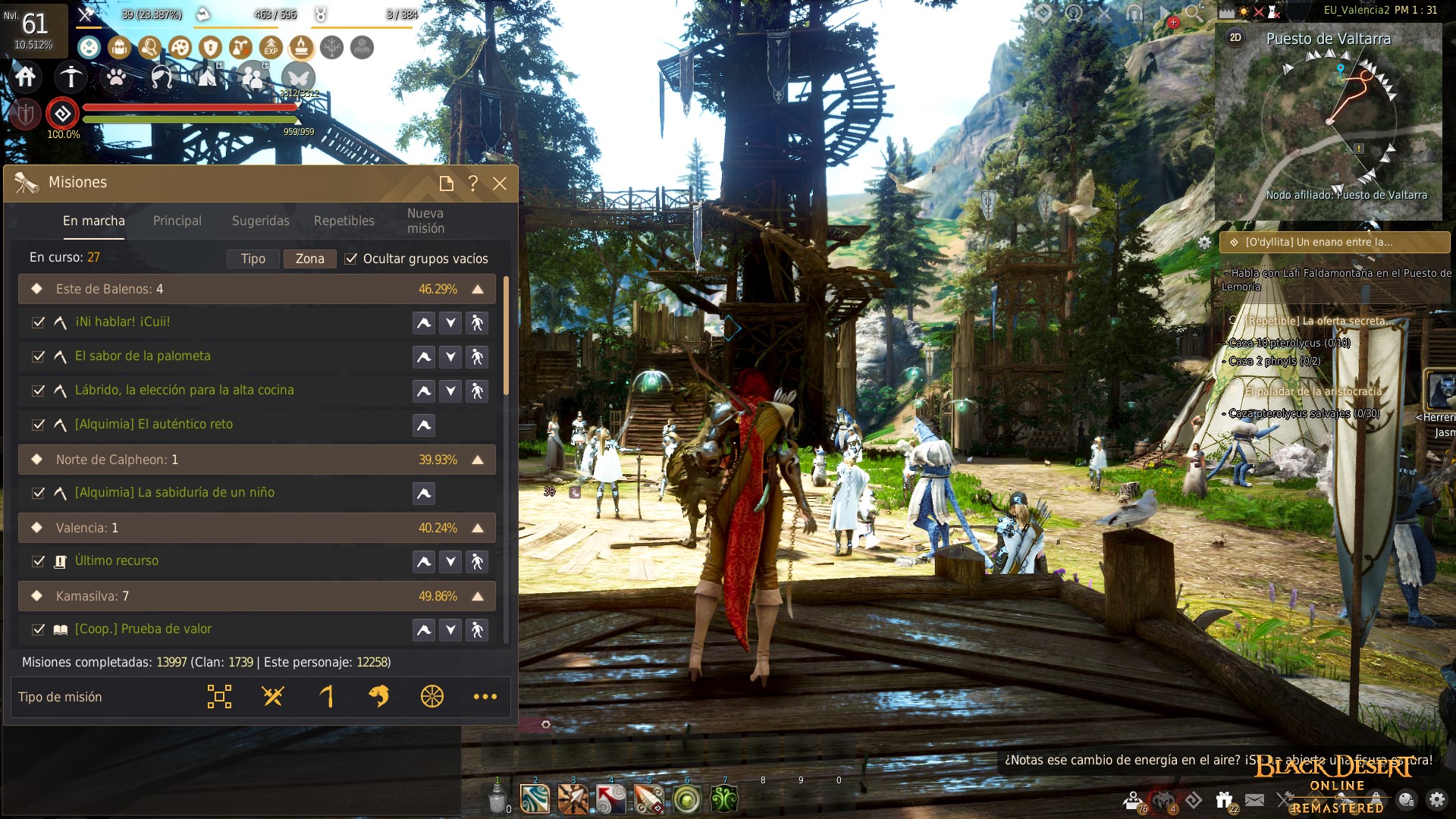Collapse the Este de Balenos quest group
The width and height of the screenshot is (1456, 819).
click(x=478, y=288)
